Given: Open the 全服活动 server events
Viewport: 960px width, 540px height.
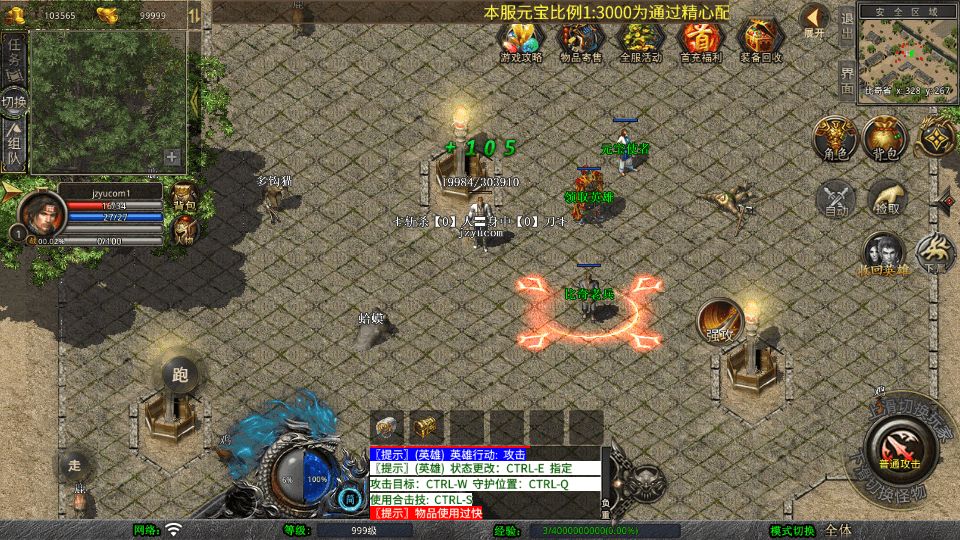Looking at the screenshot, I should [x=641, y=40].
